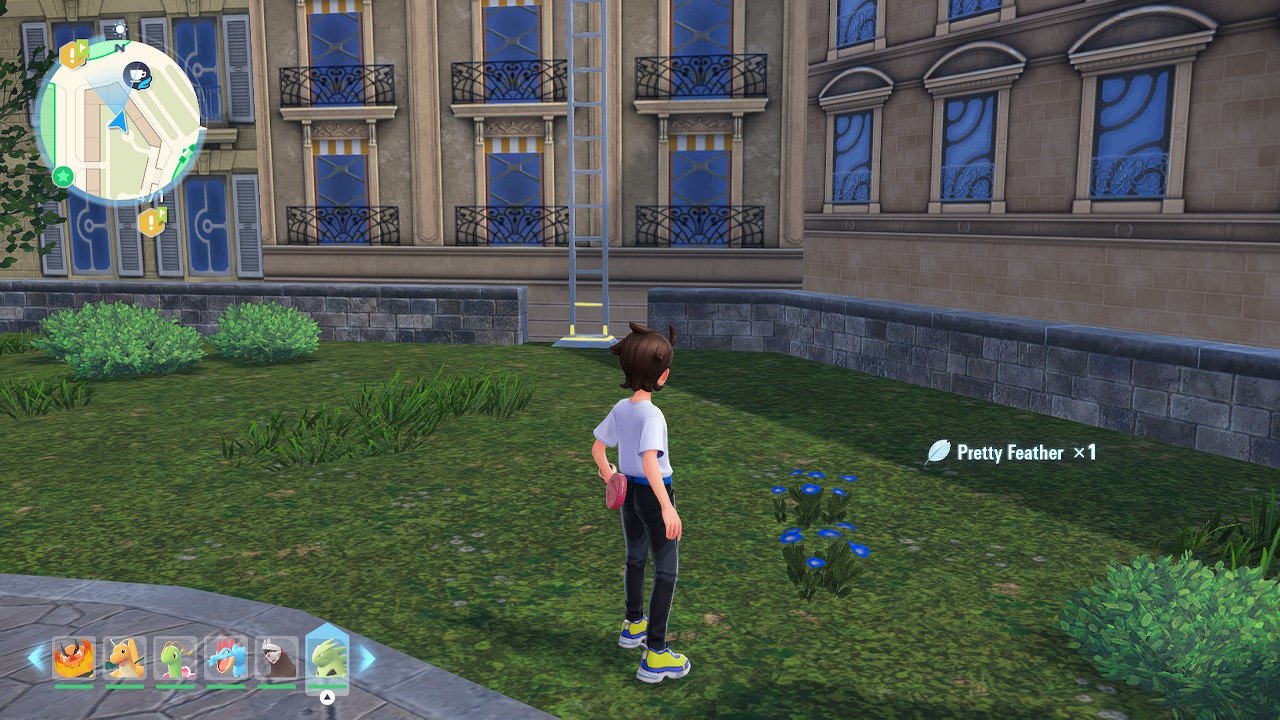Click the party bar's left arrow
The height and width of the screenshot is (720, 1280).
click(x=37, y=658)
